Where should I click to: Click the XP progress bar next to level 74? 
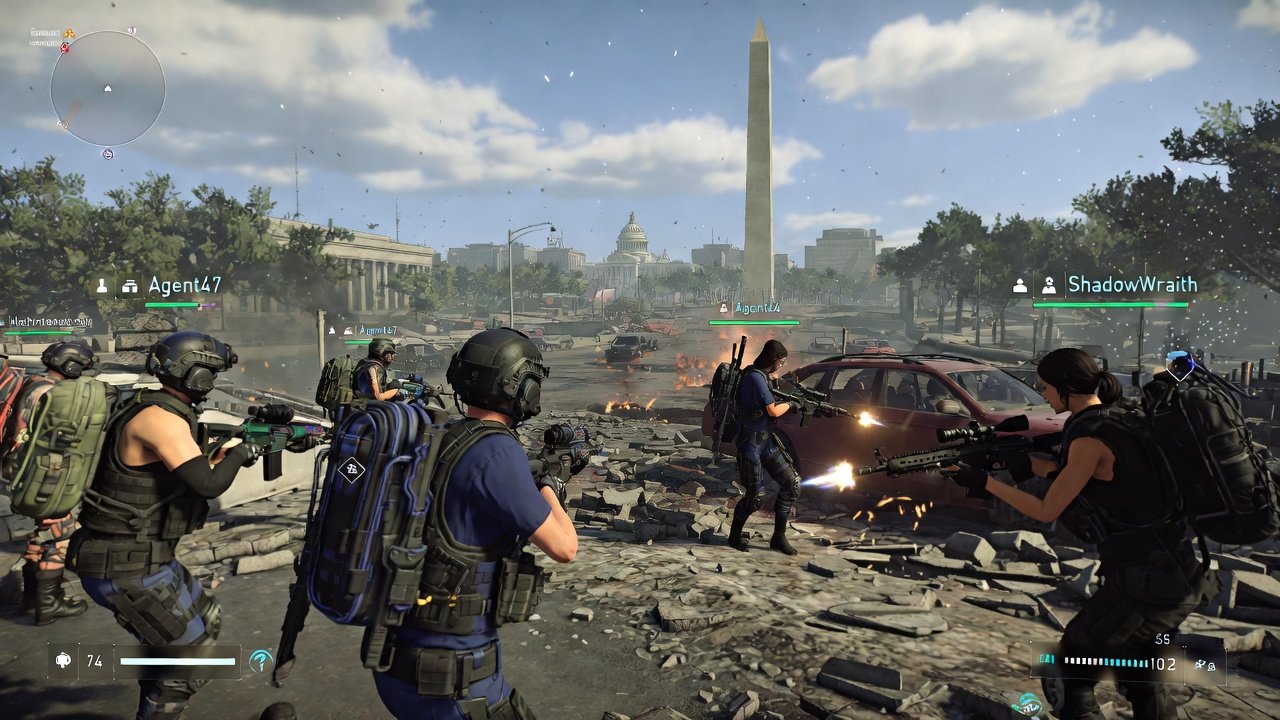click(x=180, y=662)
